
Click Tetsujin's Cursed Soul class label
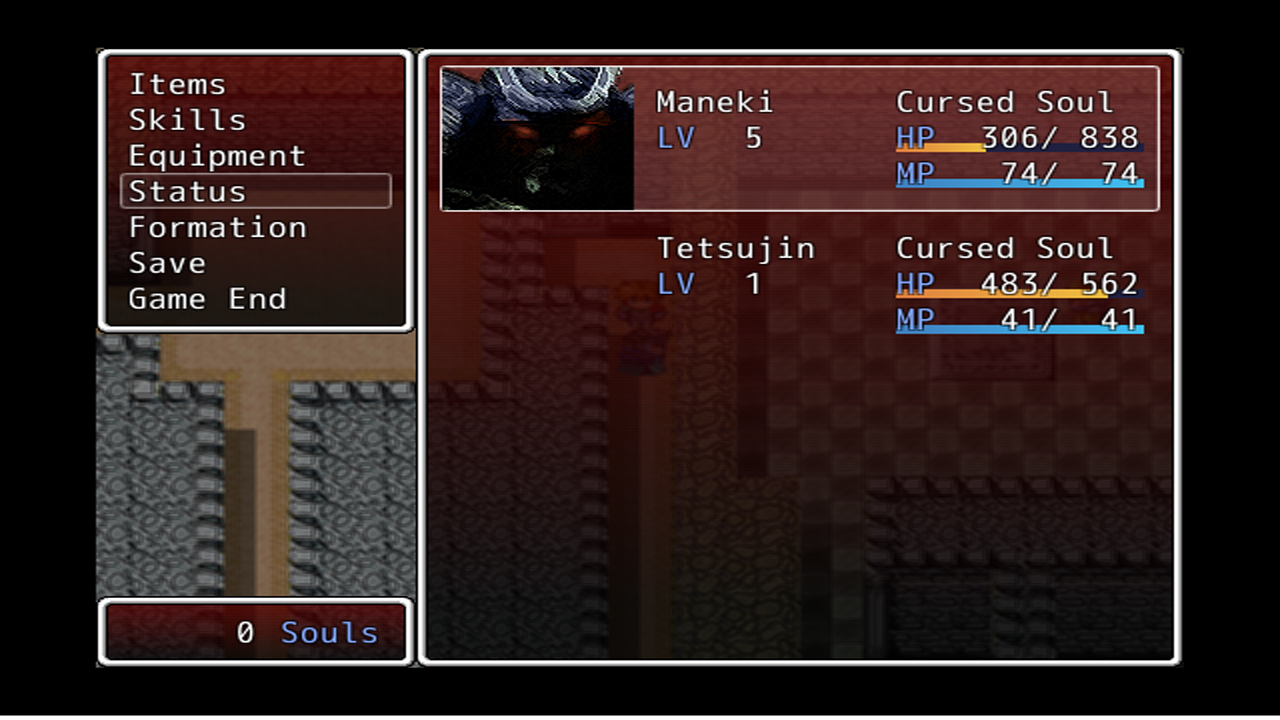[x=1004, y=247]
